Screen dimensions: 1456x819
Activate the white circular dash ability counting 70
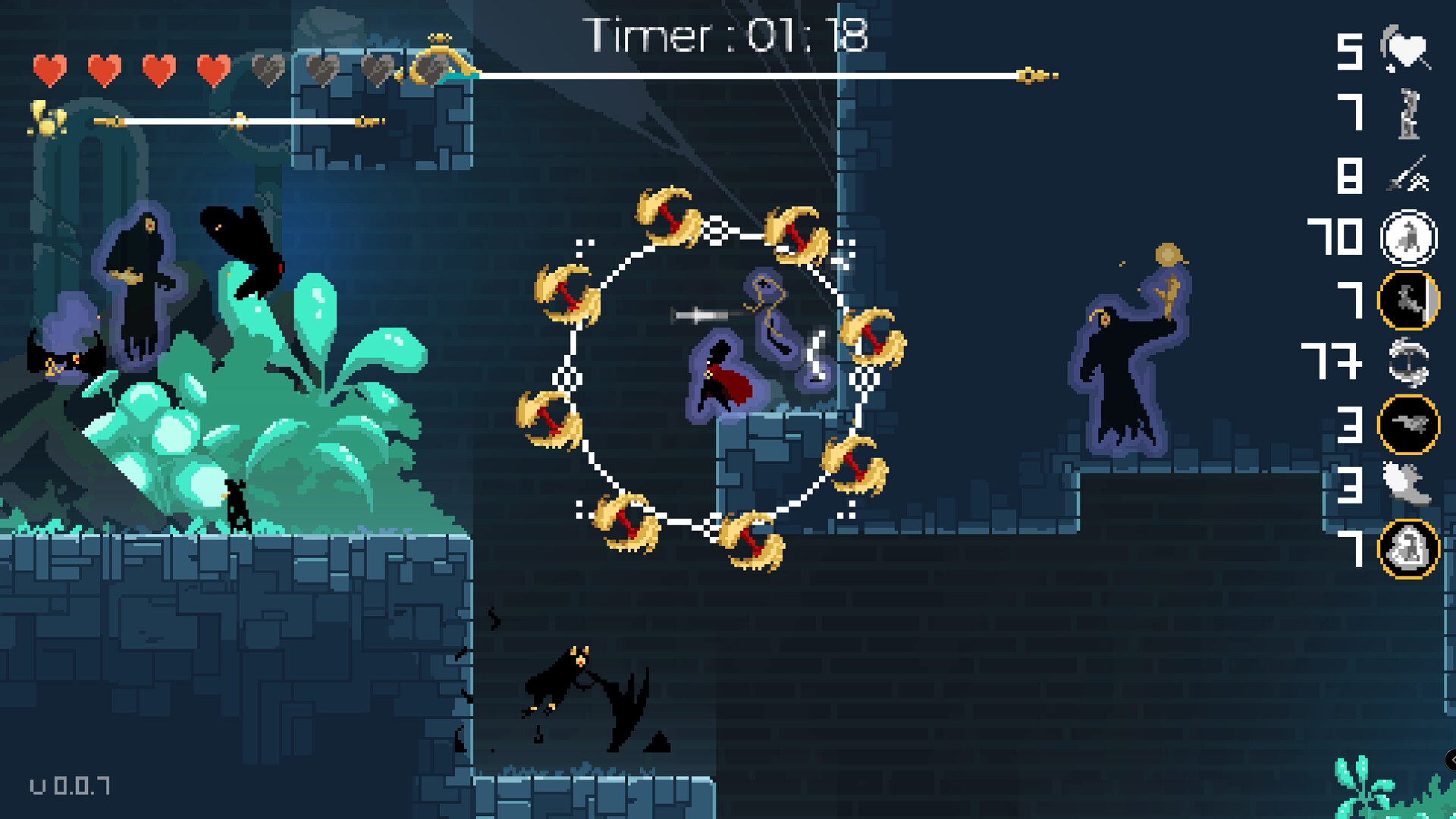(1408, 237)
